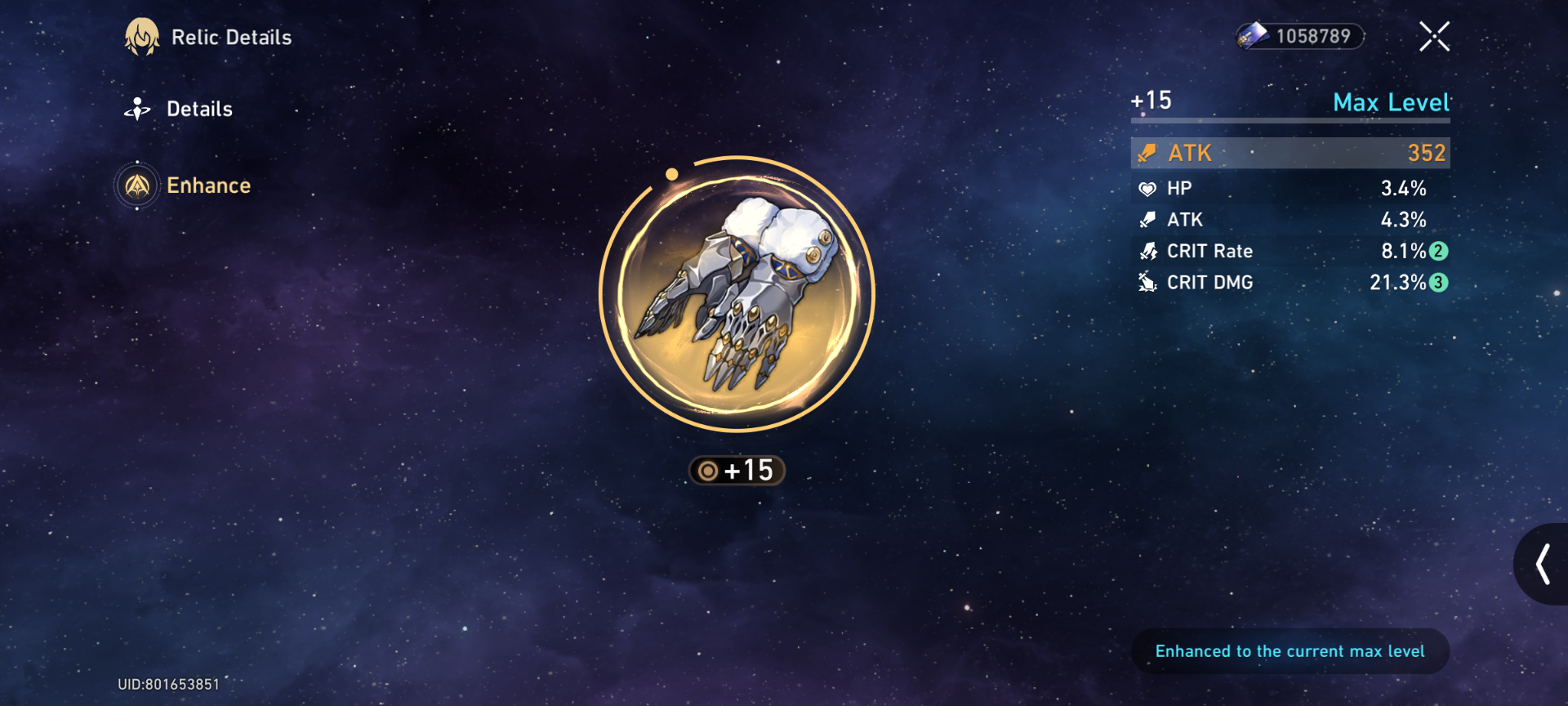Select the CRIT Rate stat icon
Screen dimensions: 1568x706
(x=1150, y=251)
